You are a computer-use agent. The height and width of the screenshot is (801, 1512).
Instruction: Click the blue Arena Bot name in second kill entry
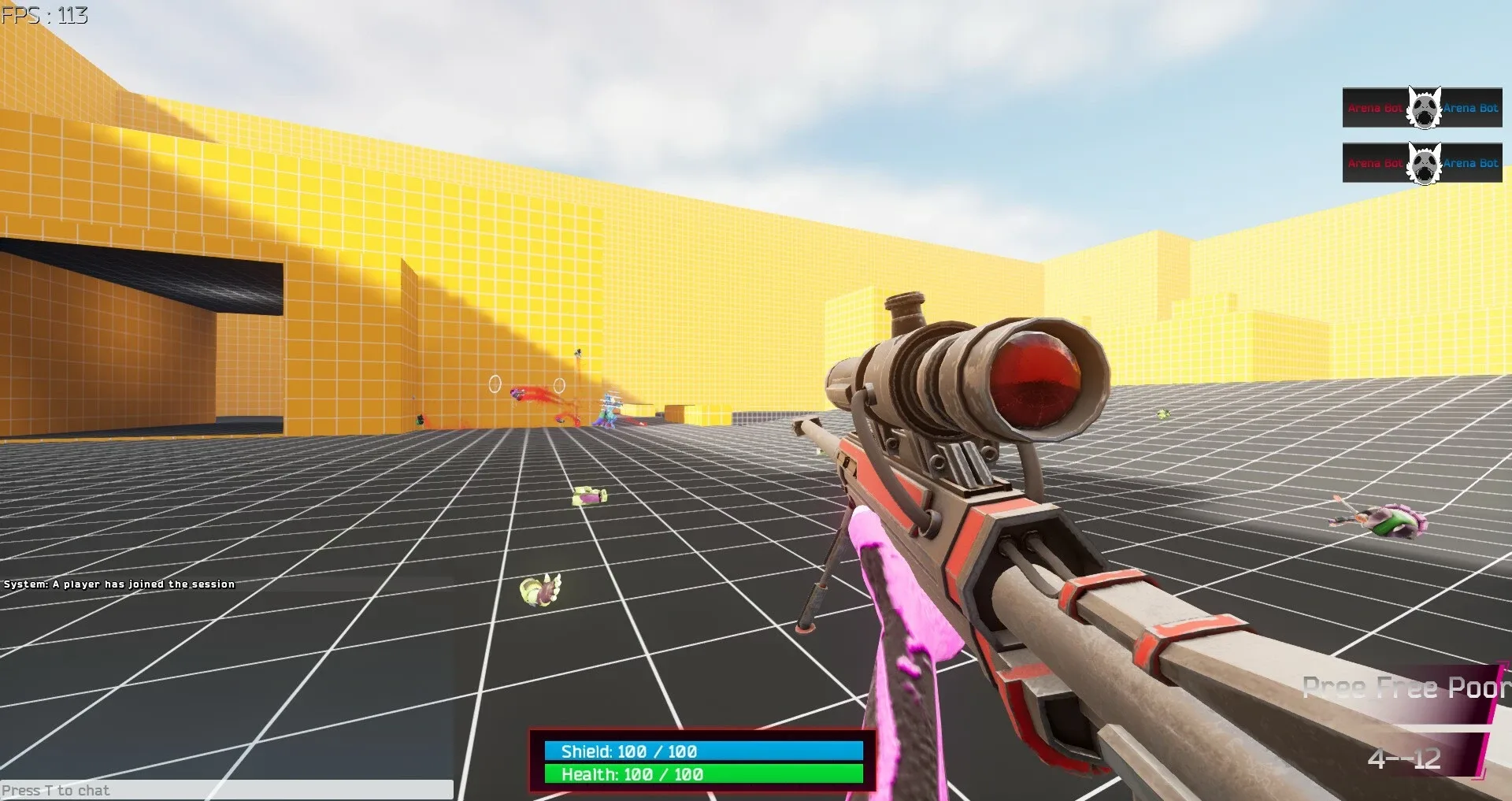pyautogui.click(x=1471, y=164)
